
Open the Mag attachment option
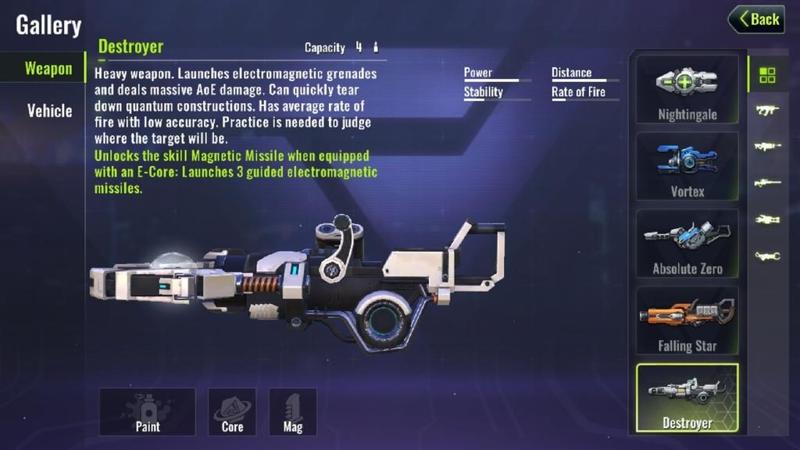(293, 411)
